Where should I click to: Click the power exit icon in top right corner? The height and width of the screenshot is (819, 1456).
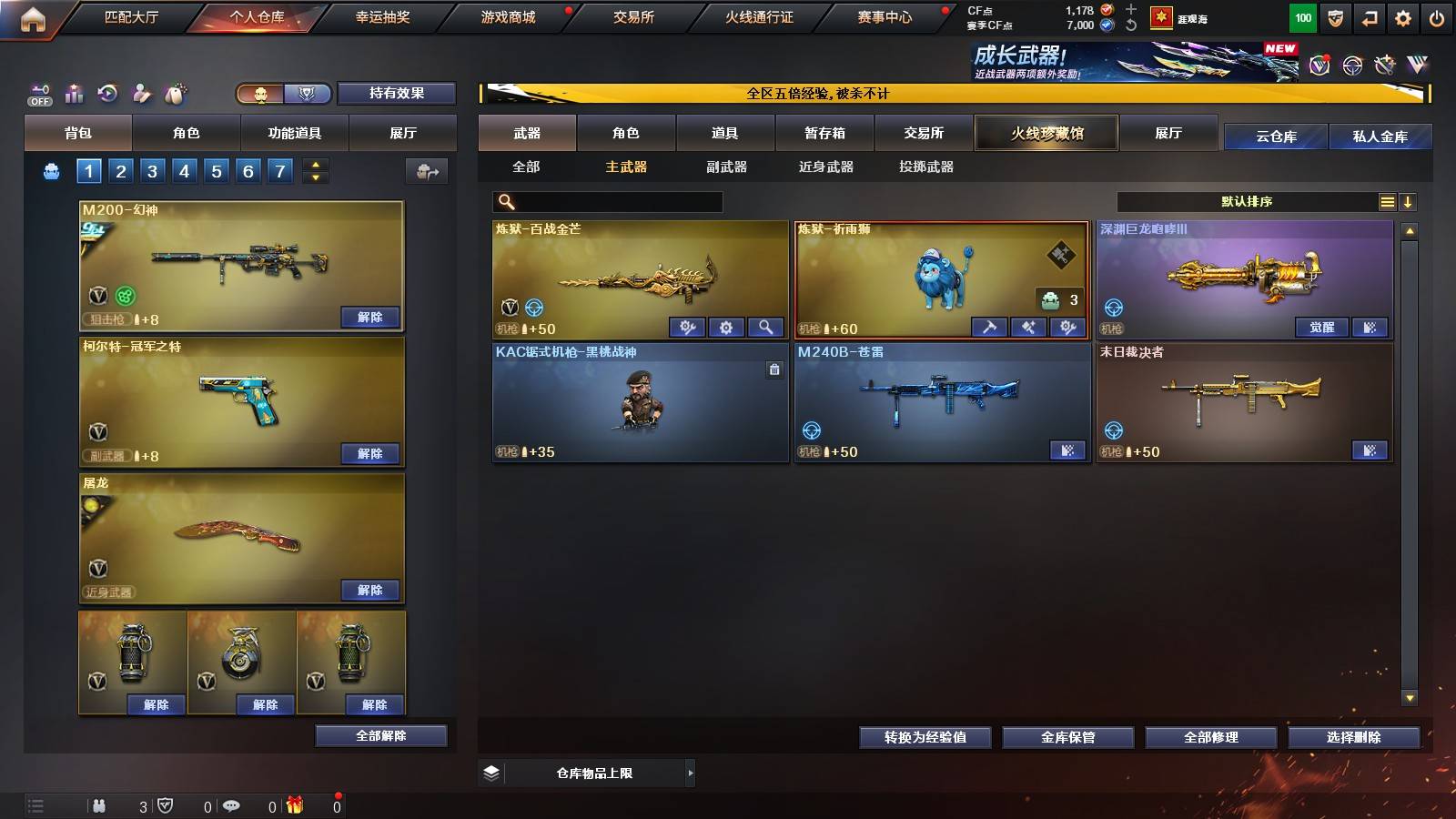click(1438, 16)
